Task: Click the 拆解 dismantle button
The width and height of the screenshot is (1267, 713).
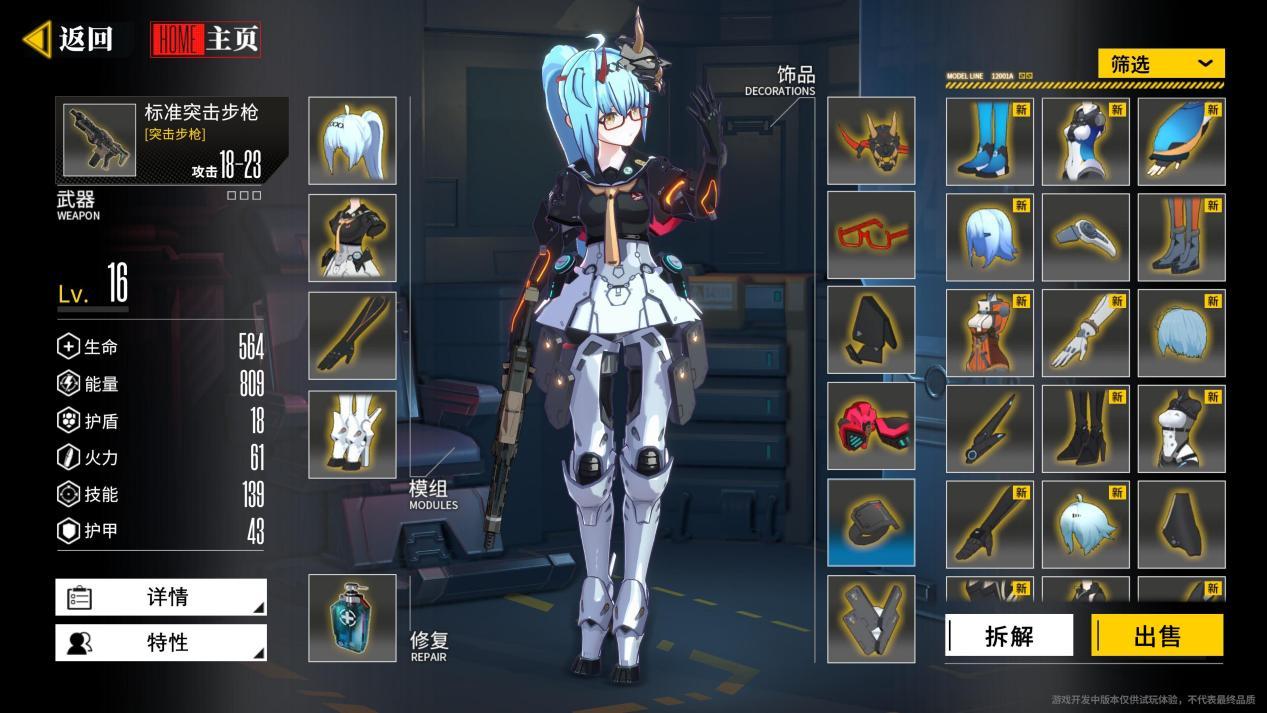Action: 1009,635
